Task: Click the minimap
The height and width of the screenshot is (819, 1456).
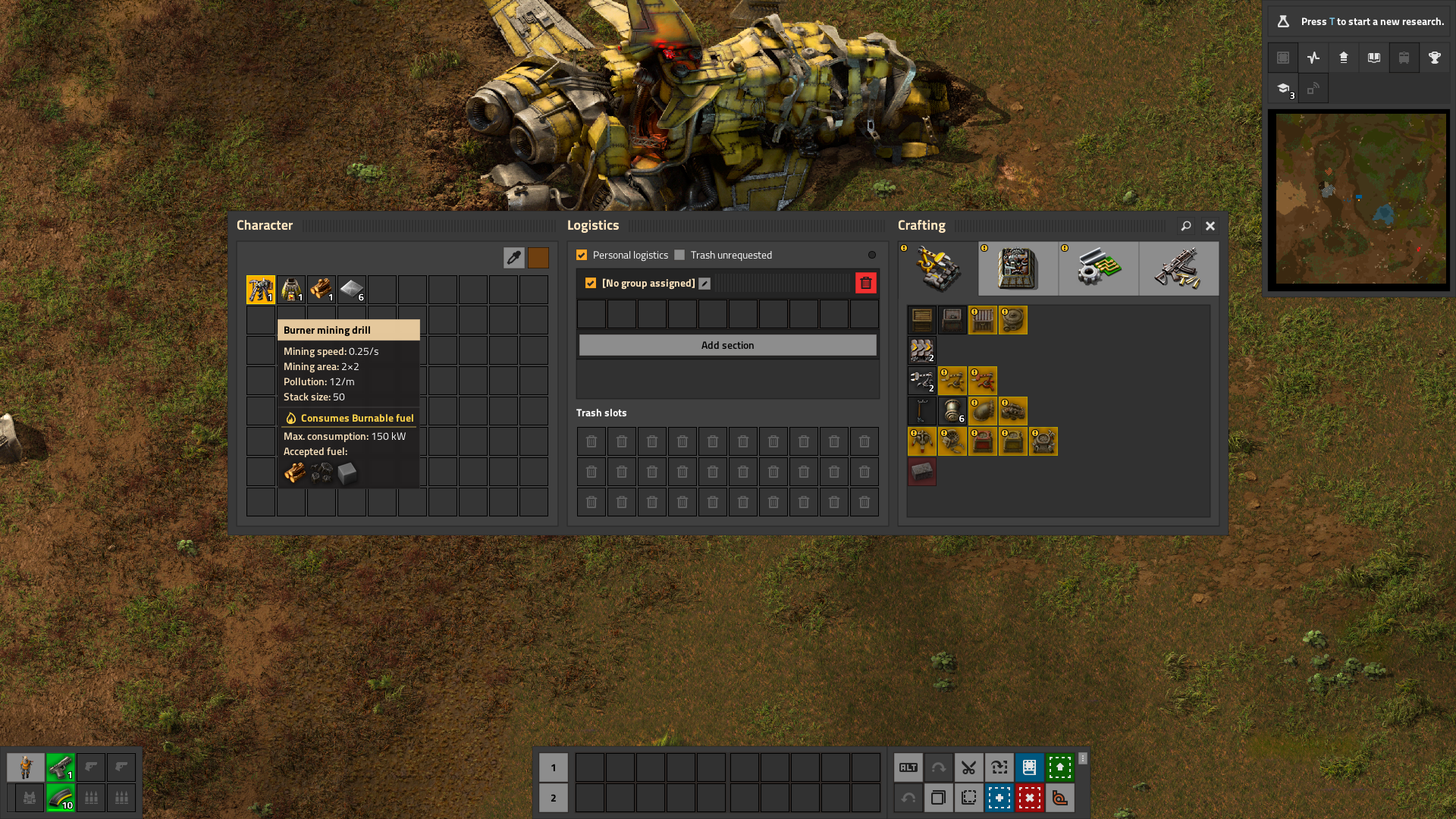Action: point(1359,199)
